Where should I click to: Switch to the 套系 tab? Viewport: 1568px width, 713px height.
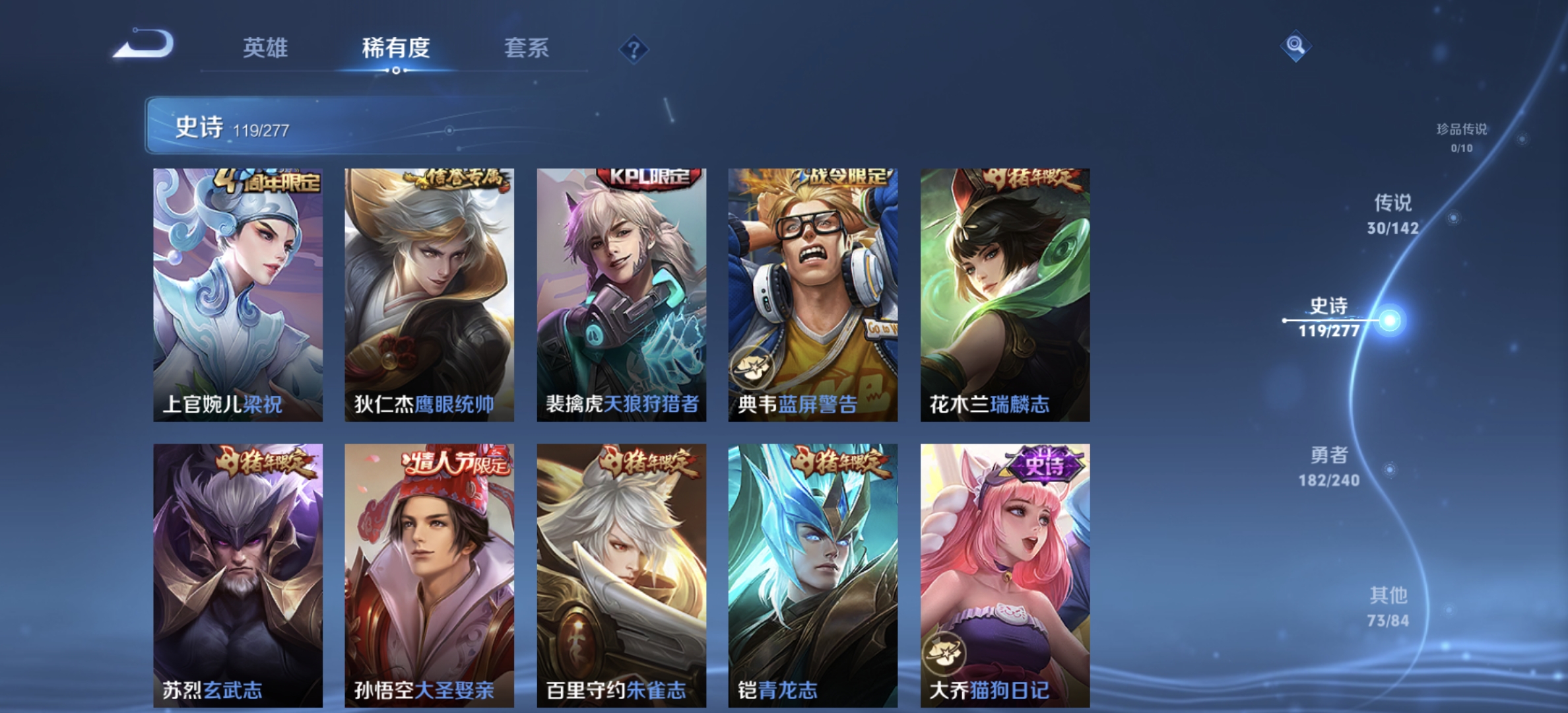point(527,48)
